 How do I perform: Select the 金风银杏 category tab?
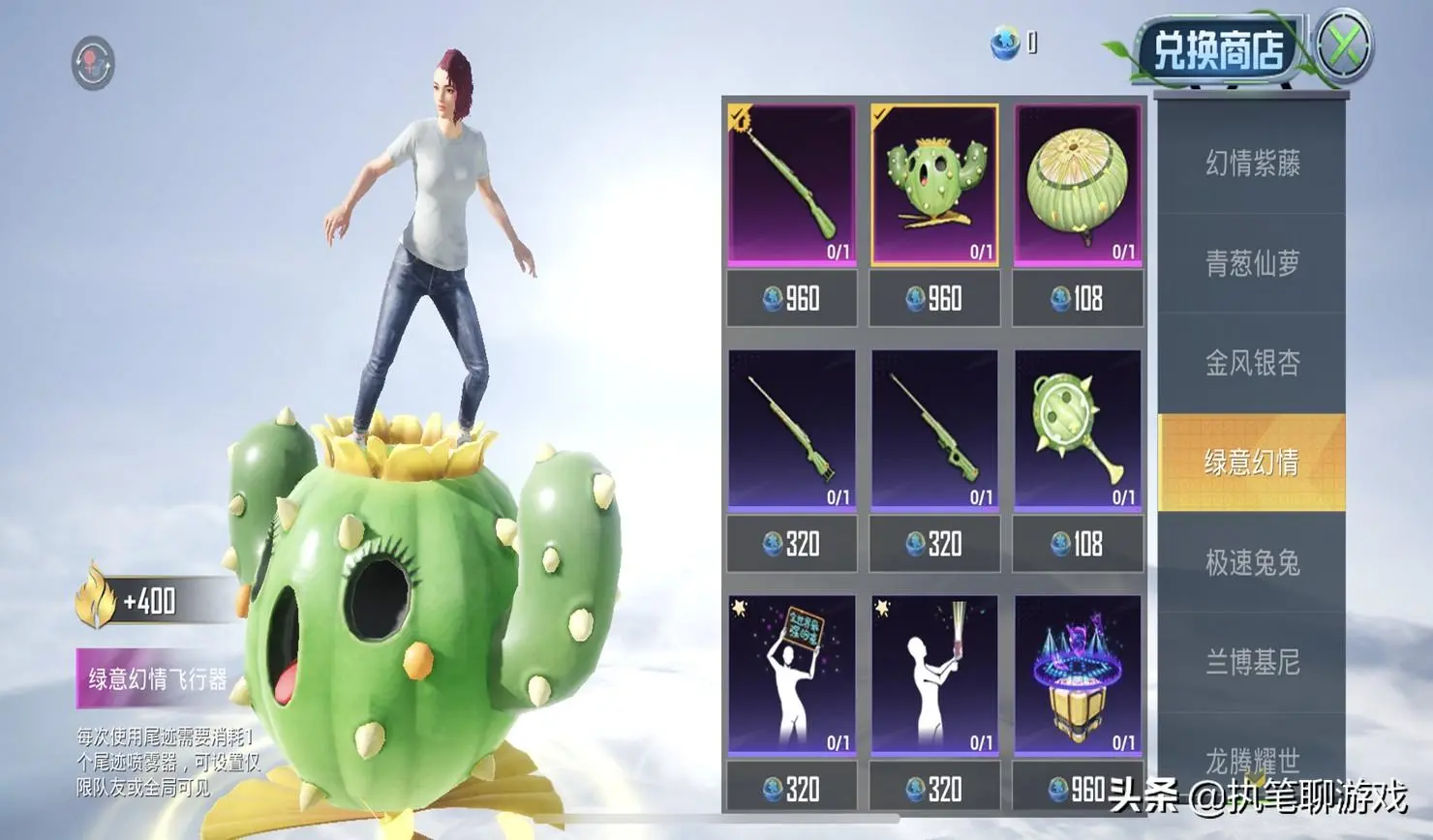1252,363
